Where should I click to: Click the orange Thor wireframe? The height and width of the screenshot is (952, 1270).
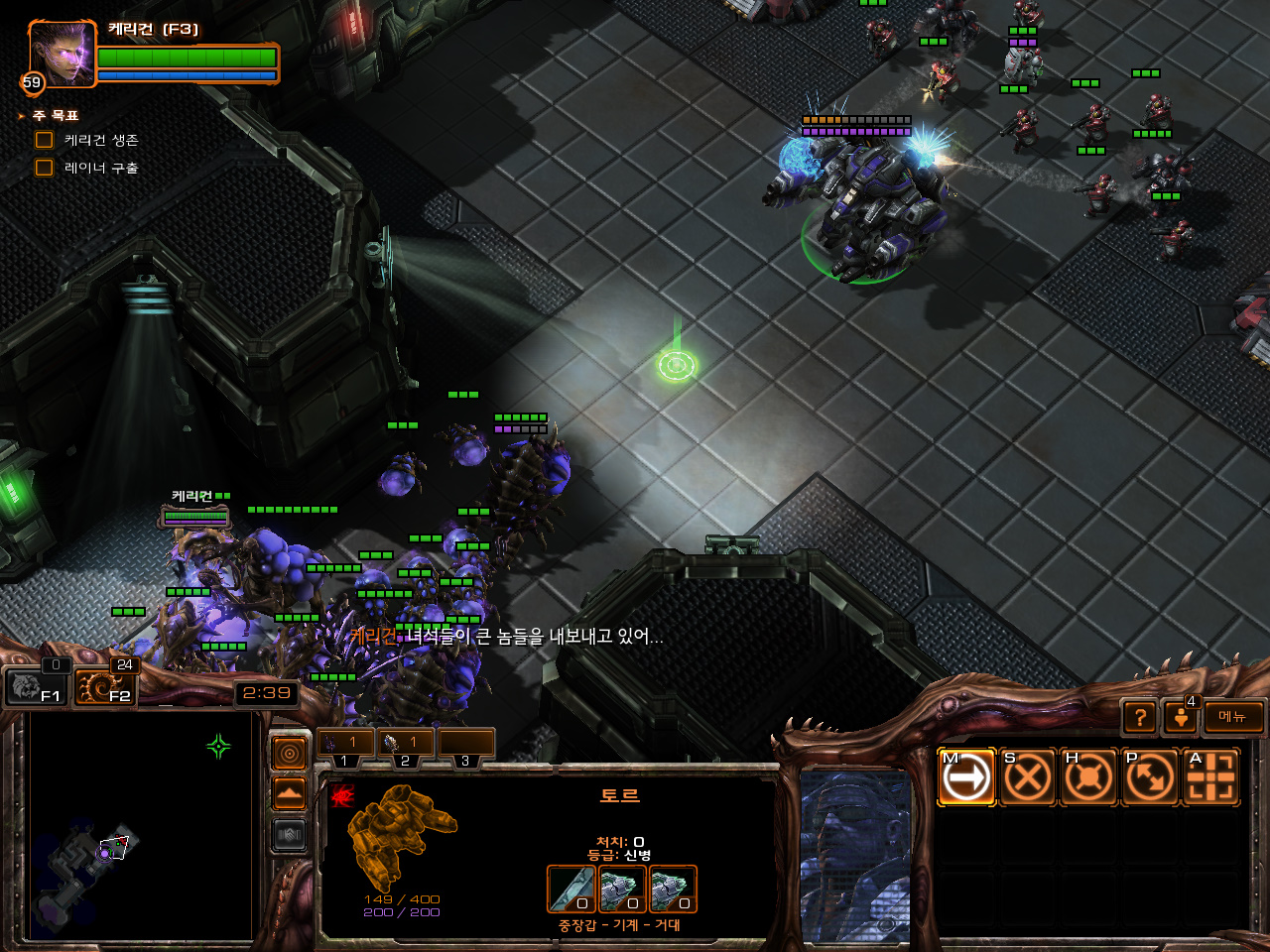click(x=401, y=835)
